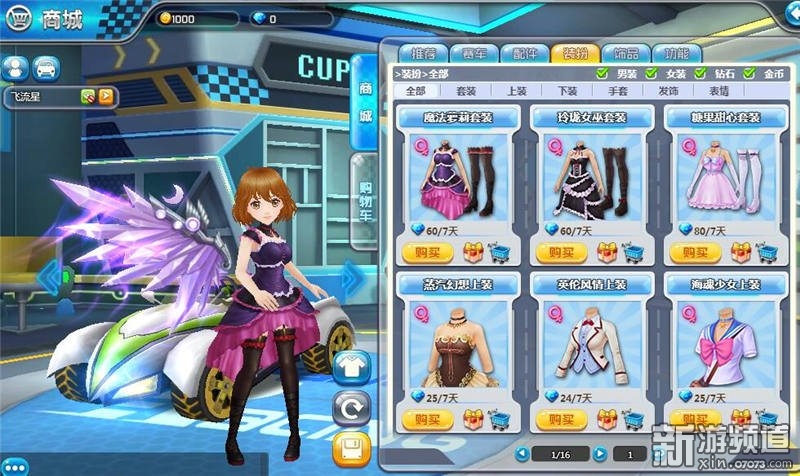Go to the next shop page

pyautogui.click(x=599, y=453)
